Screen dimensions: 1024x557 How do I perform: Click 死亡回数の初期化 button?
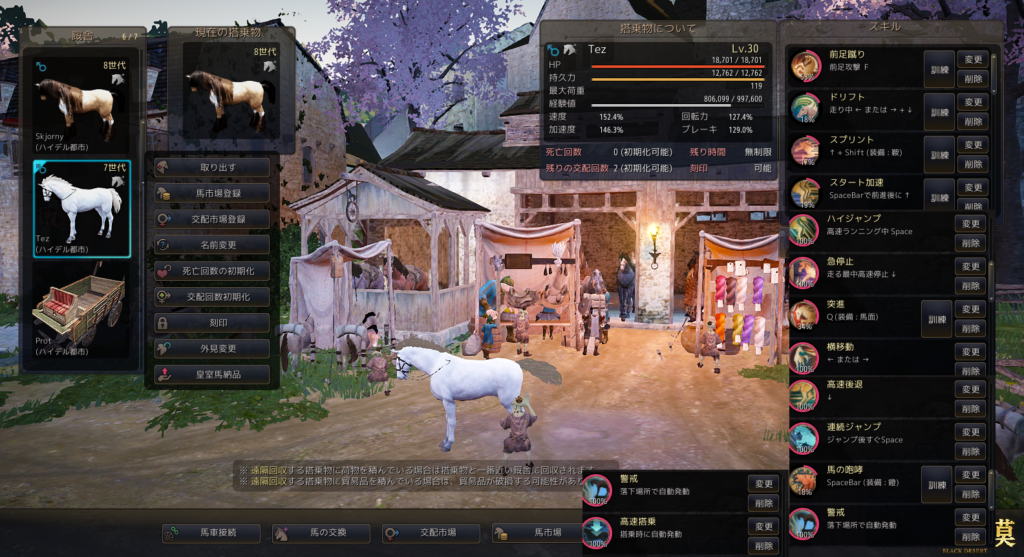pos(212,271)
